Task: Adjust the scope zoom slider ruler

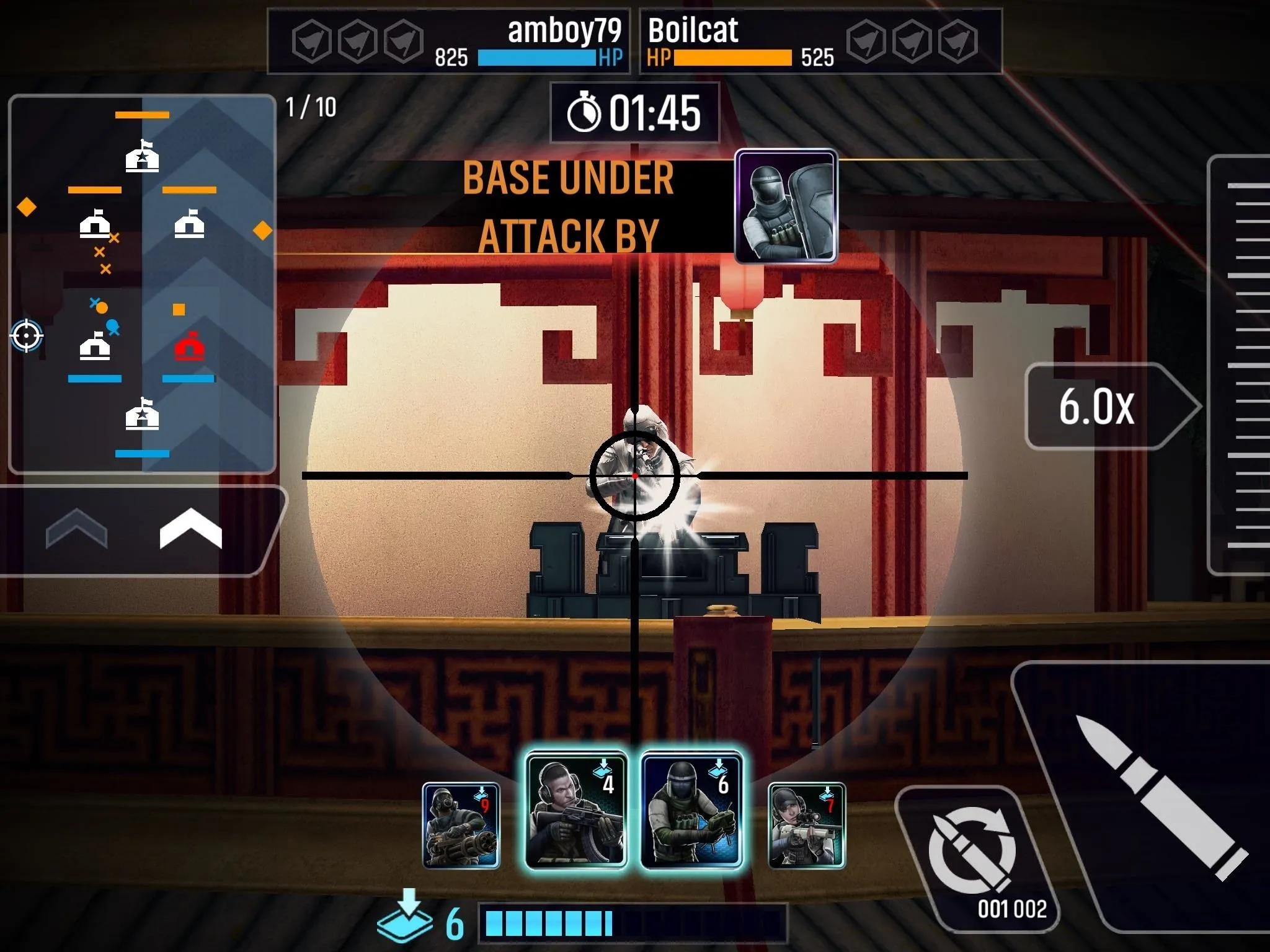Action: click(x=1246, y=366)
